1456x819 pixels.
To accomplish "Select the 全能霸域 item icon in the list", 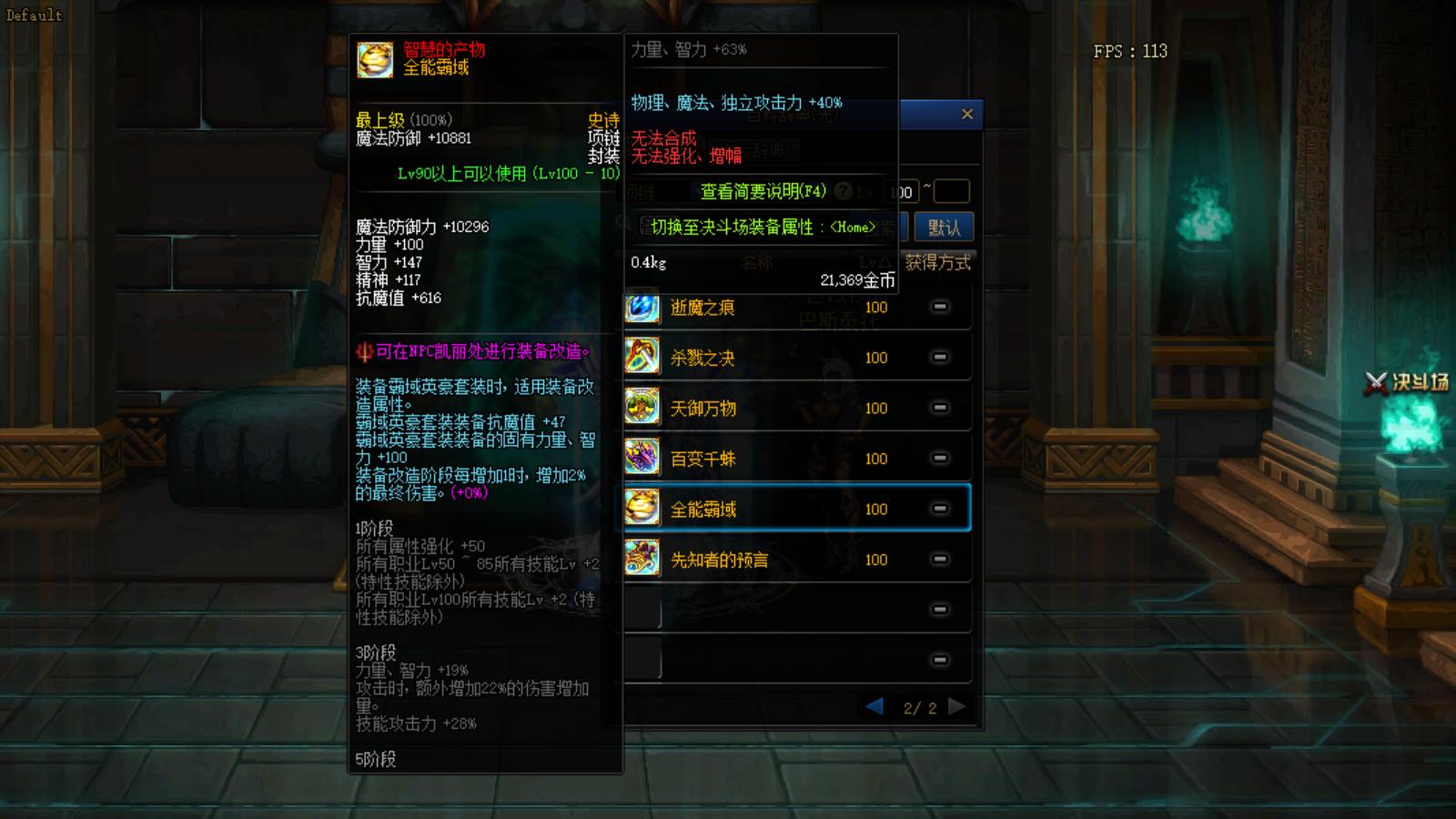I will (642, 508).
